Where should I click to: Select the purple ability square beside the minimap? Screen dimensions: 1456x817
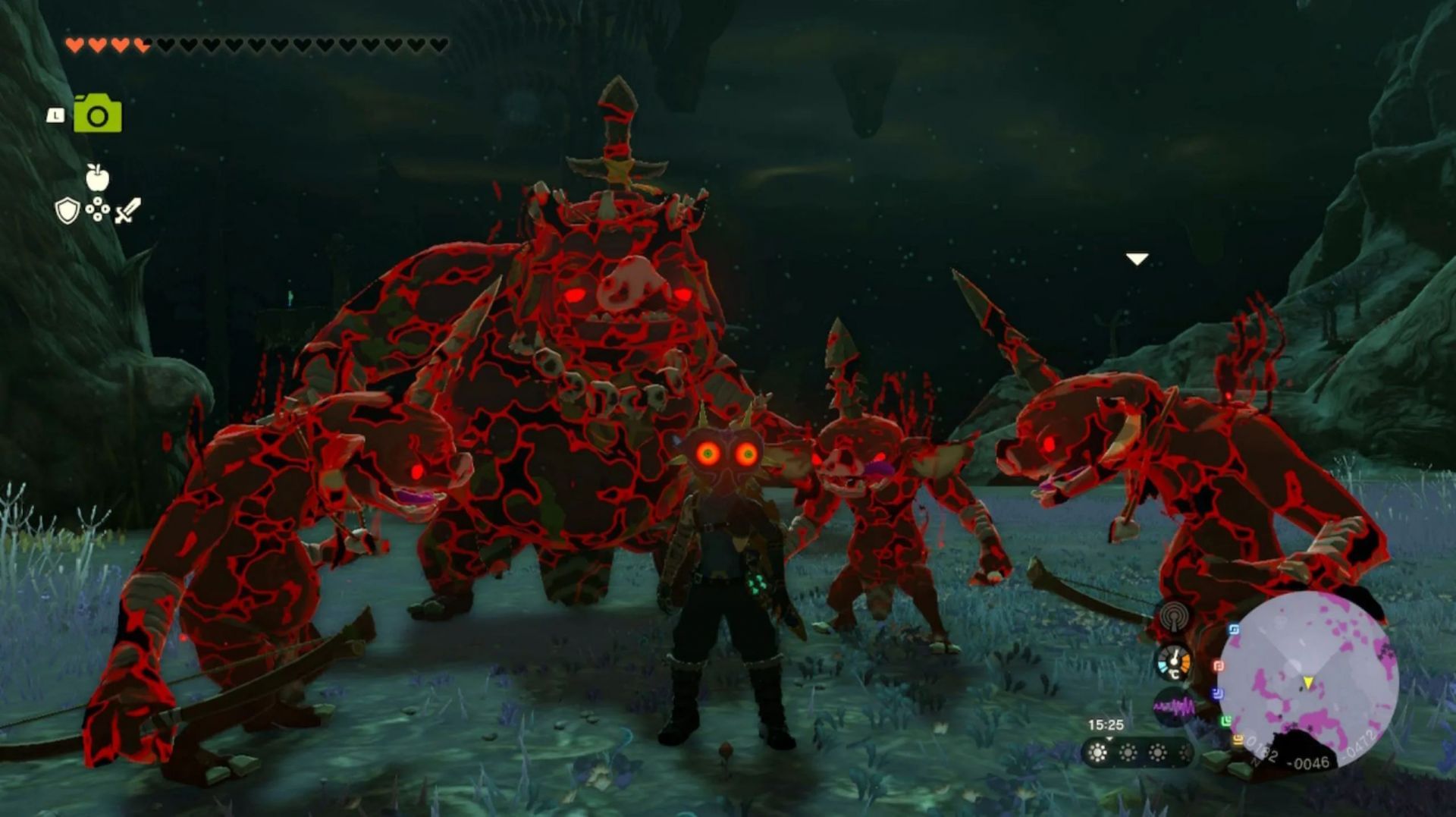[x=1216, y=693]
